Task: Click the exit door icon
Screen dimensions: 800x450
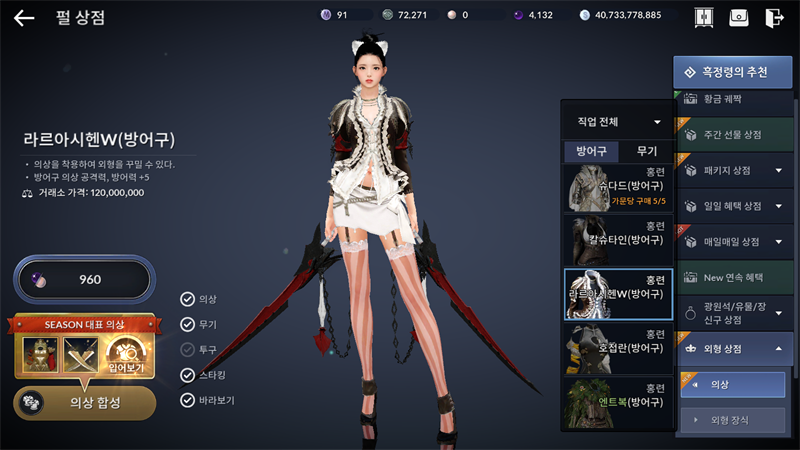Action: tap(773, 17)
